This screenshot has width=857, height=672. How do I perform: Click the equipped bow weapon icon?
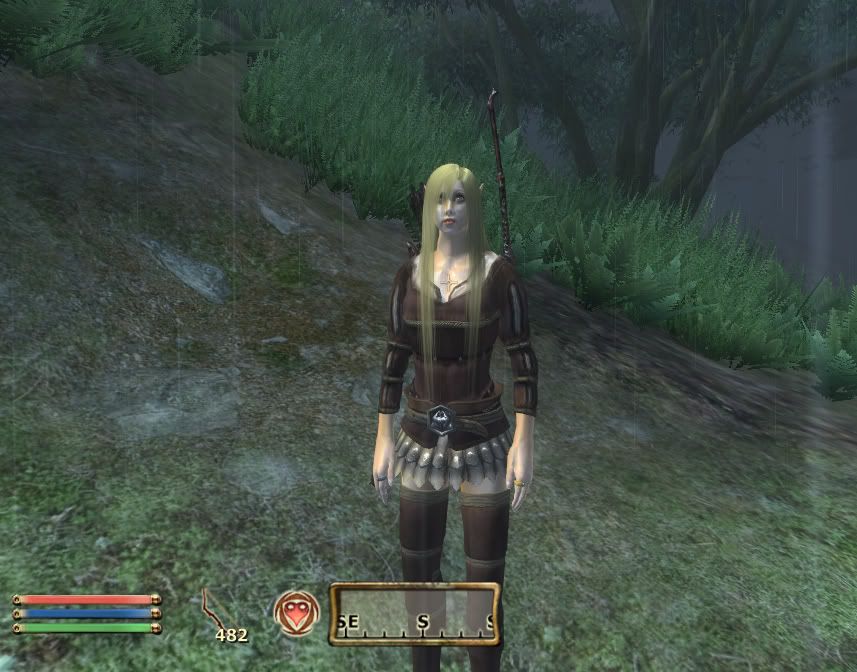tap(213, 609)
